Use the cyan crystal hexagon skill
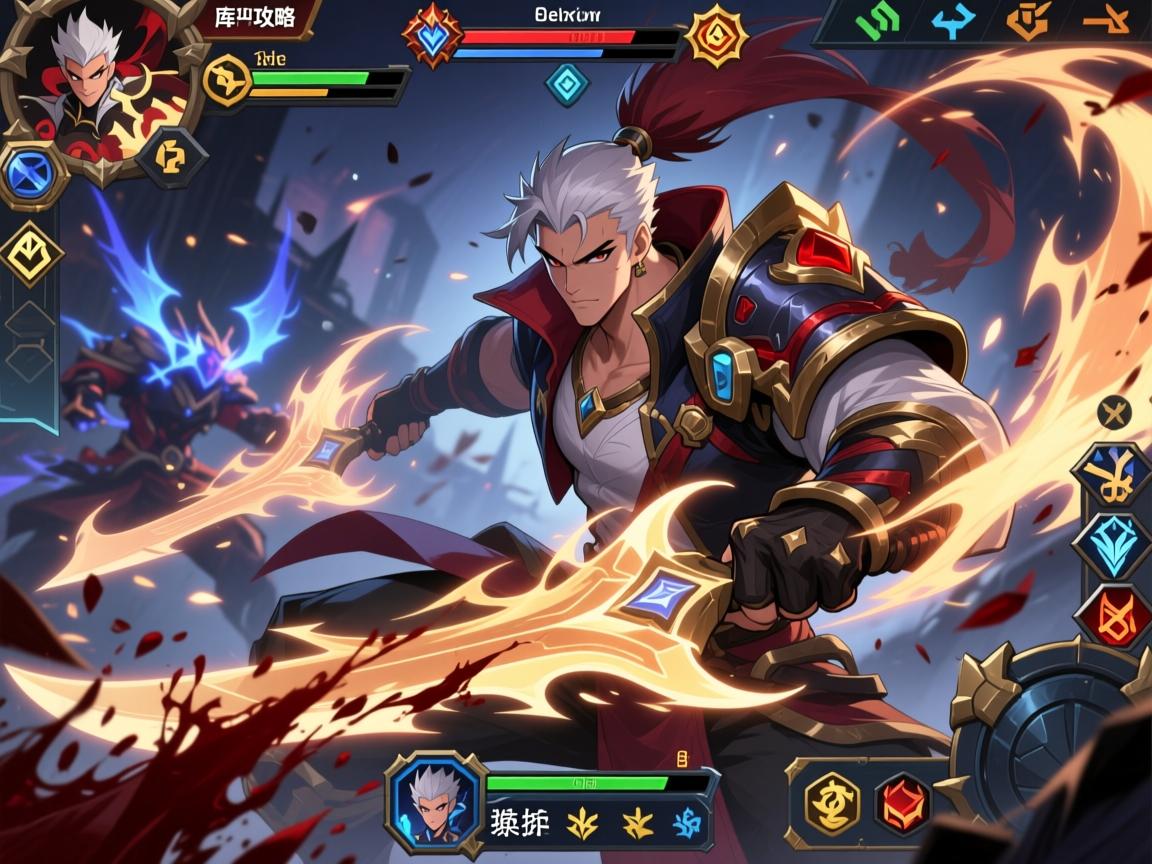Screen dimensions: 1152x864 pyautogui.click(x=1111, y=545)
